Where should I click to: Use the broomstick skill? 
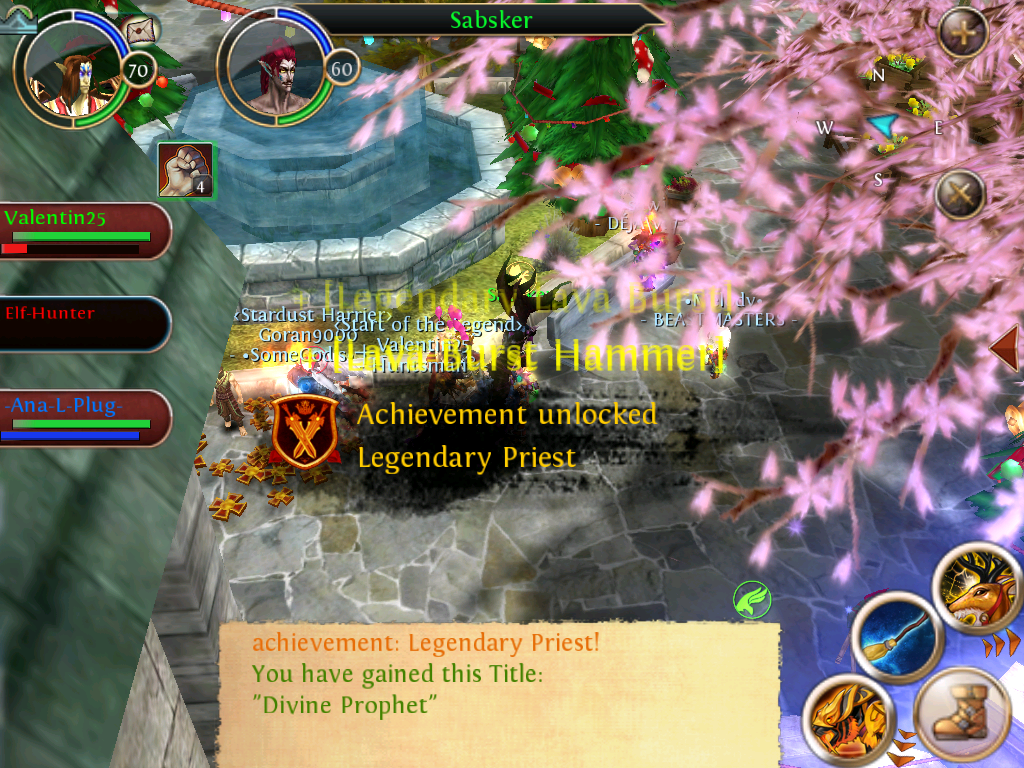(x=897, y=640)
